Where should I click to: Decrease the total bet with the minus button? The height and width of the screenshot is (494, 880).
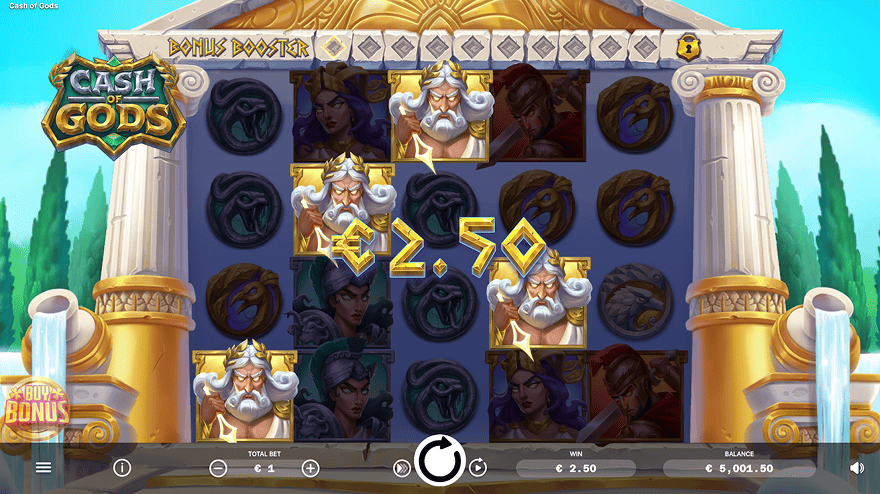click(218, 468)
